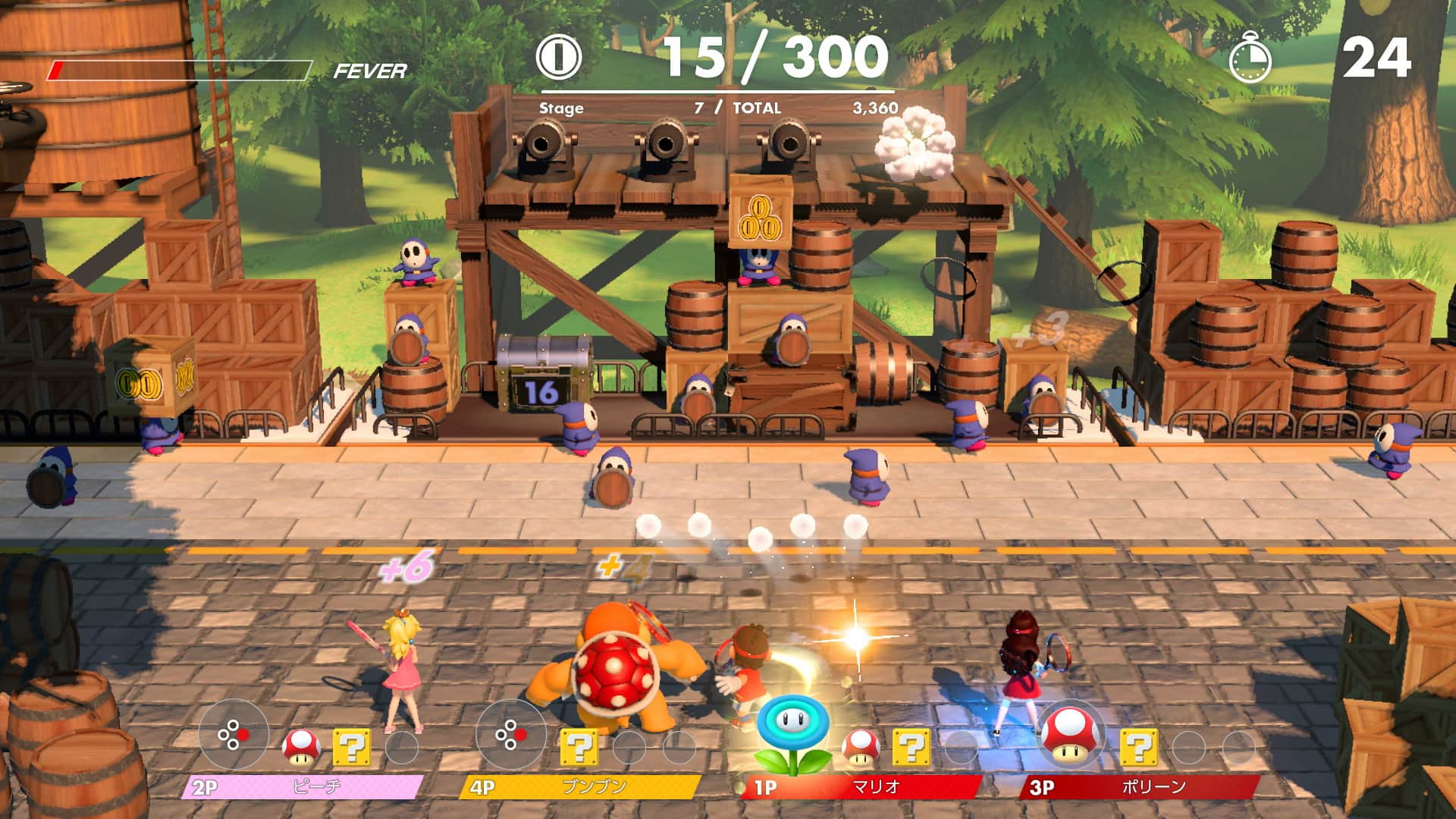
Task: Select Mario's small mushroom item slot
Action: (861, 747)
